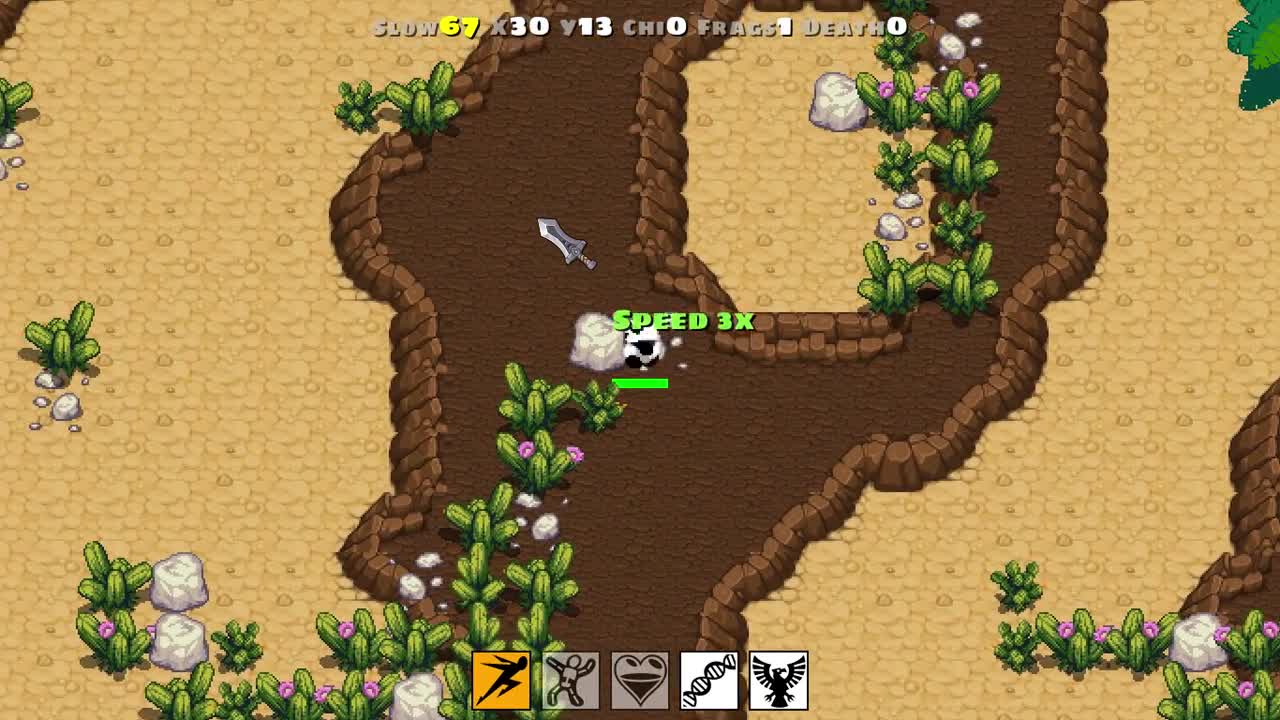Click the soccer ball player character
Image resolution: width=1280 pixels, height=720 pixels.
click(x=641, y=348)
